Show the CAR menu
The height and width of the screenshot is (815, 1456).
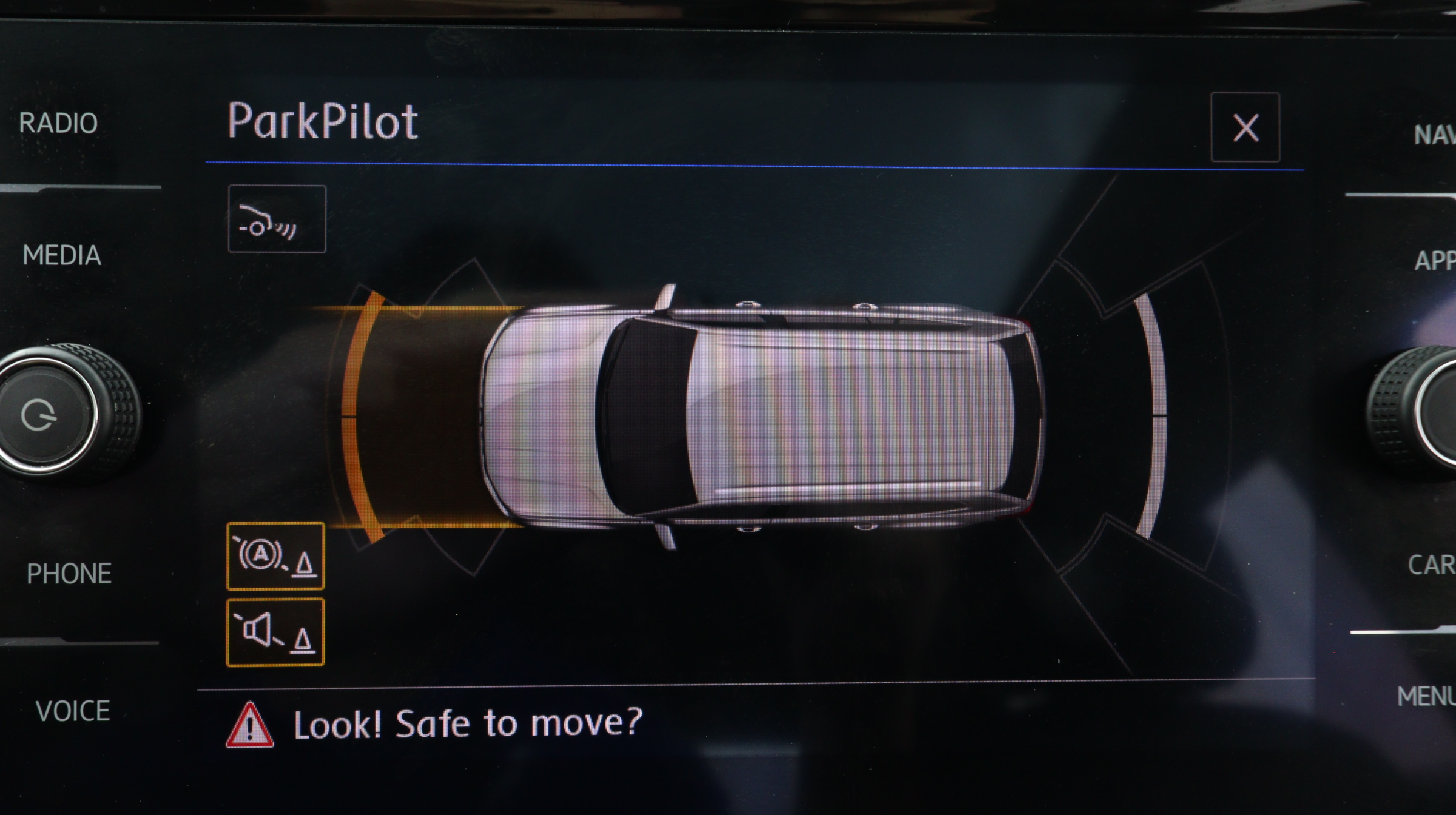tap(1431, 565)
